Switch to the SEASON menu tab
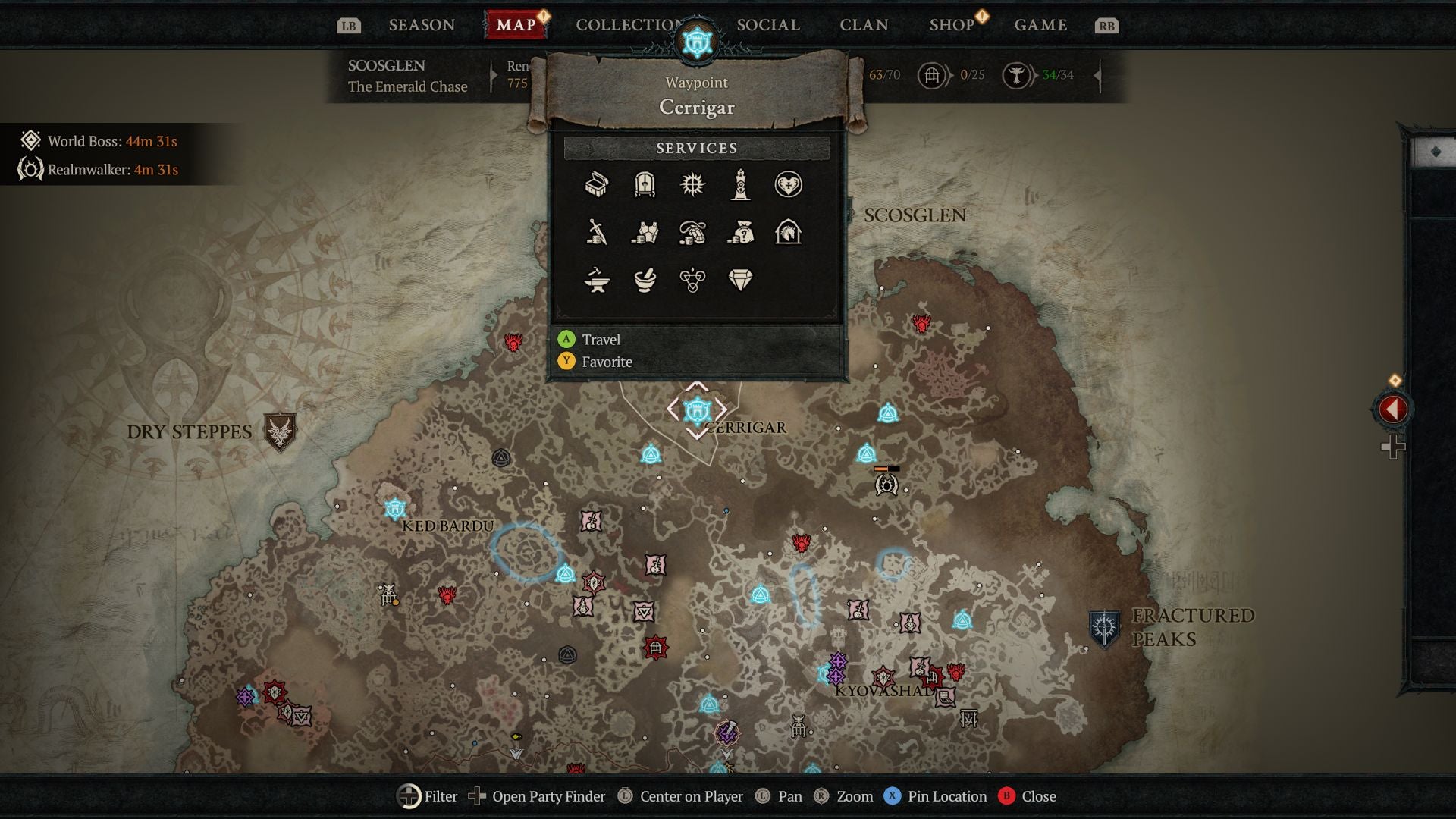Image resolution: width=1456 pixels, height=819 pixels. [x=420, y=24]
